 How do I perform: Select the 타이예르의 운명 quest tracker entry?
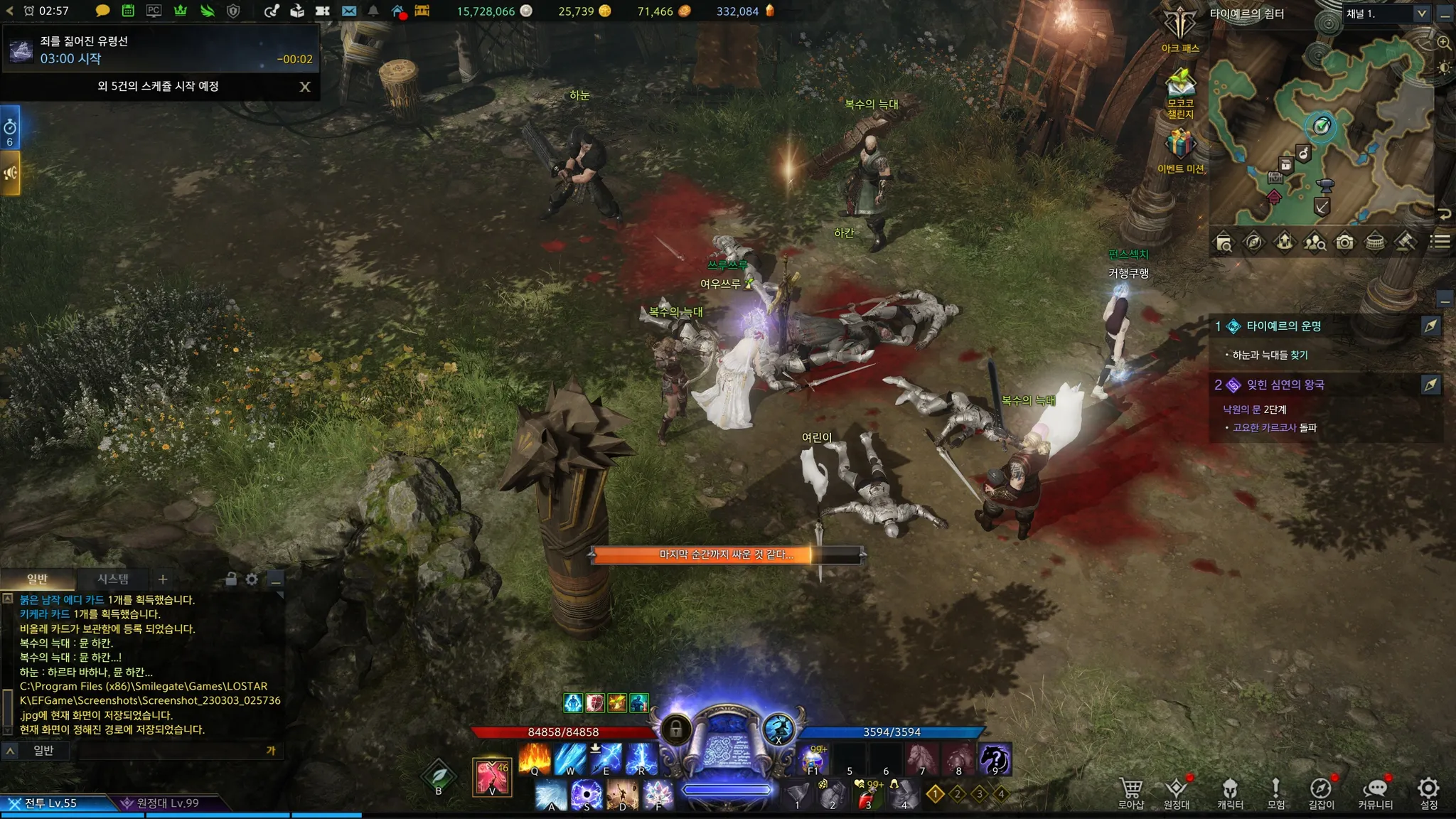click(x=1283, y=326)
